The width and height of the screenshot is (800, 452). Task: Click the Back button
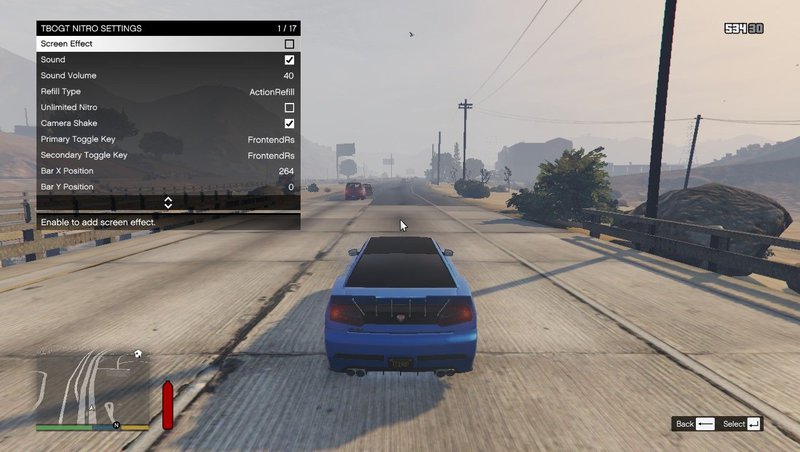pos(695,424)
